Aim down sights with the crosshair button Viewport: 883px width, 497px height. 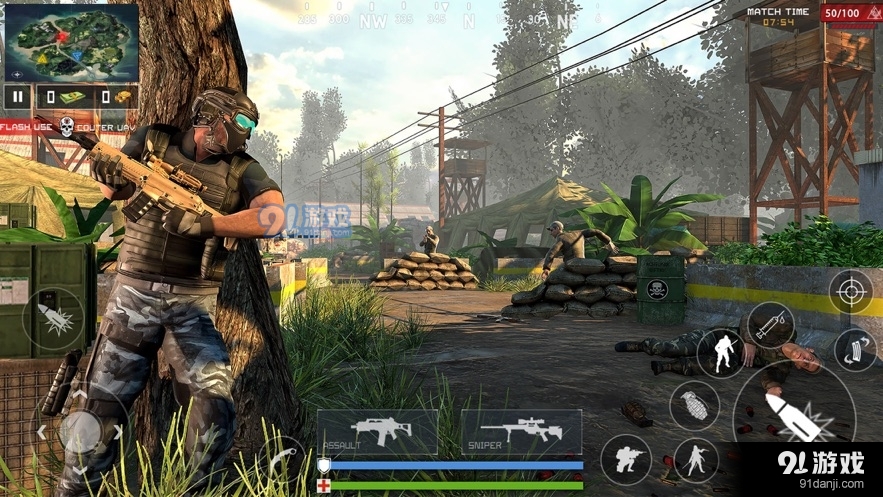[x=850, y=291]
